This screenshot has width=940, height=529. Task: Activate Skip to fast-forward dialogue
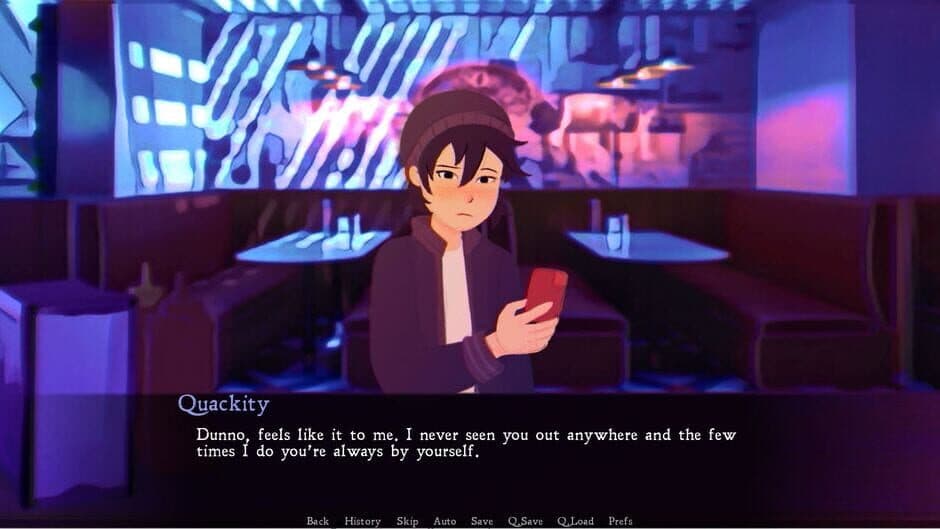(x=407, y=521)
